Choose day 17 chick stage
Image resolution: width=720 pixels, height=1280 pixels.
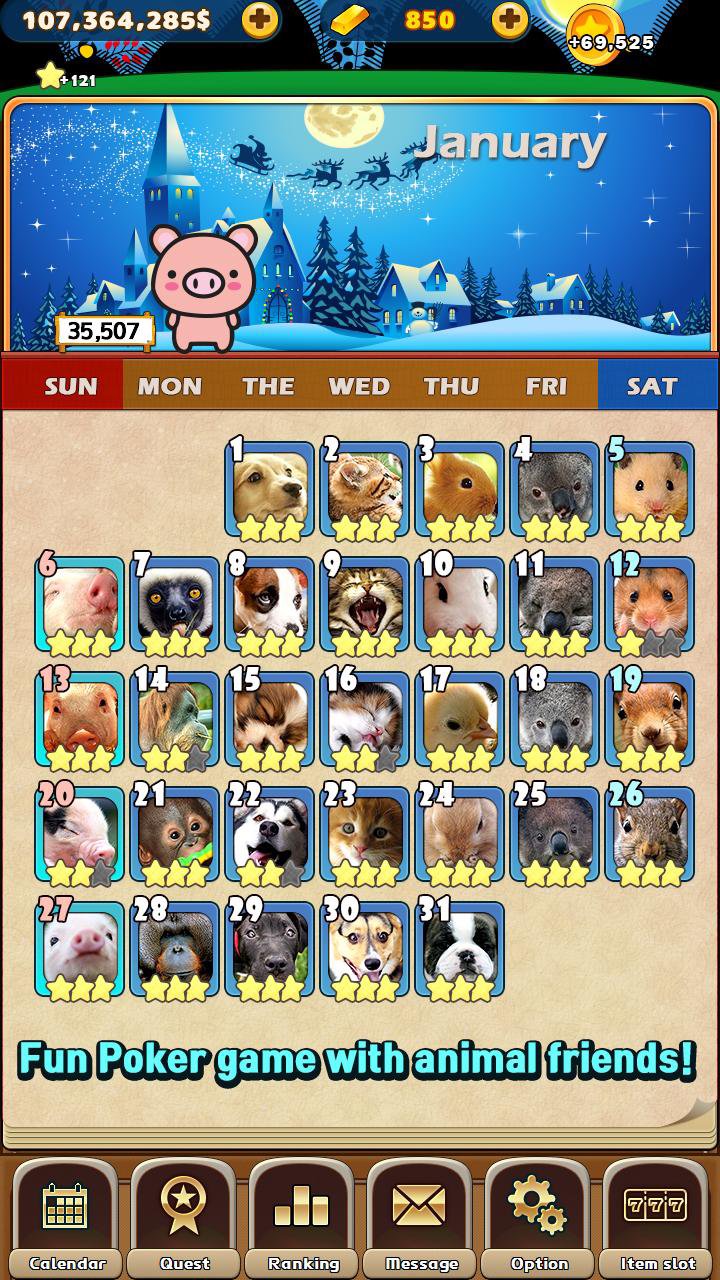tap(459, 720)
